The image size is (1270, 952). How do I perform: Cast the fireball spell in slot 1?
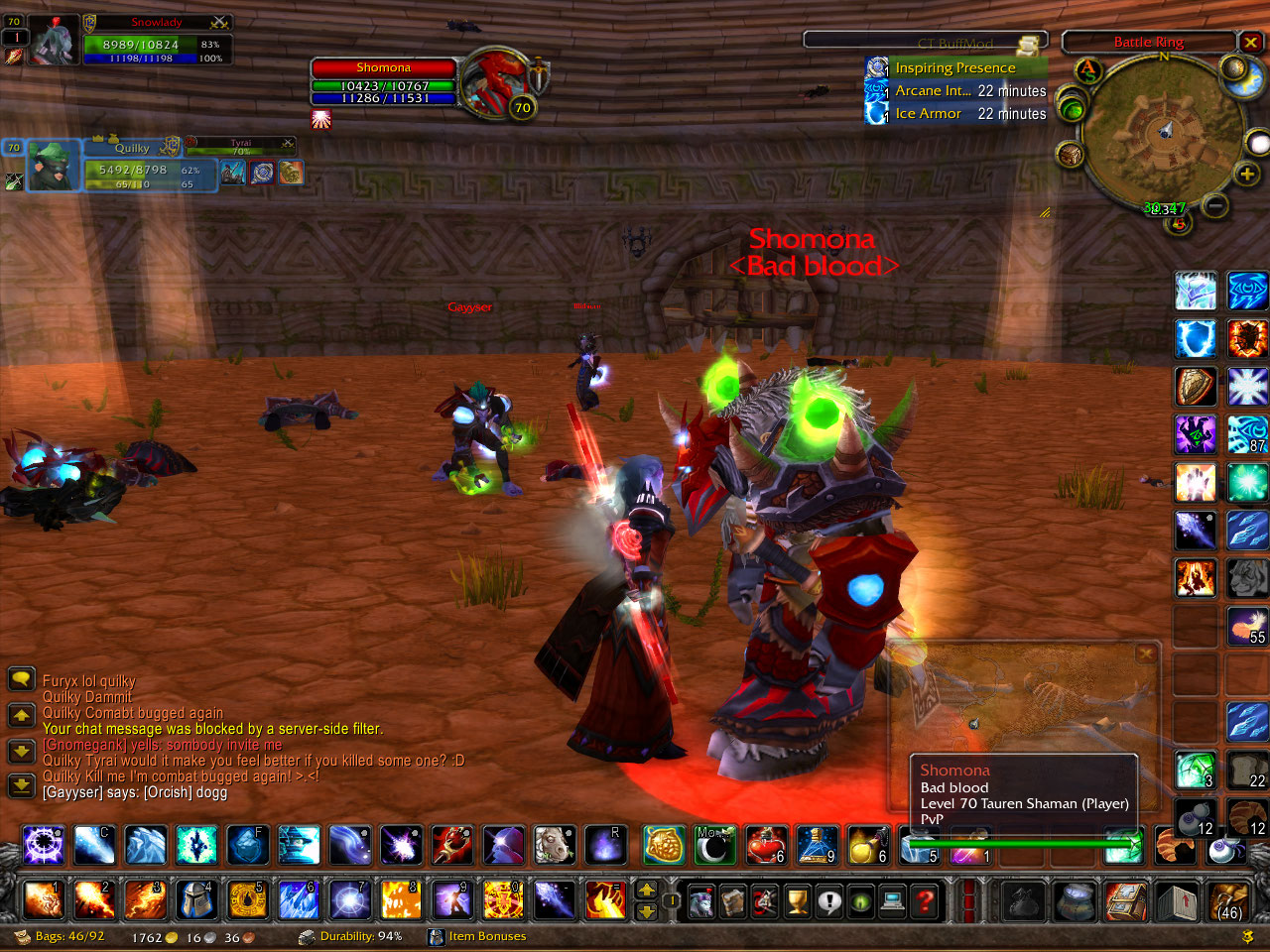(44, 900)
